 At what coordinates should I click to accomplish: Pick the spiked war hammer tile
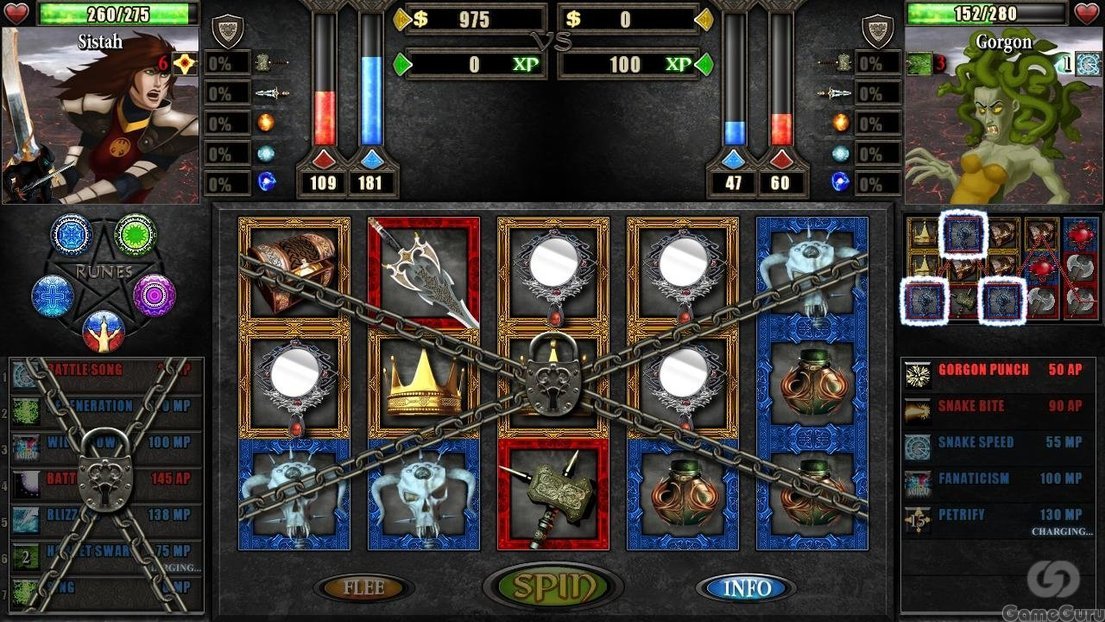pos(553,495)
